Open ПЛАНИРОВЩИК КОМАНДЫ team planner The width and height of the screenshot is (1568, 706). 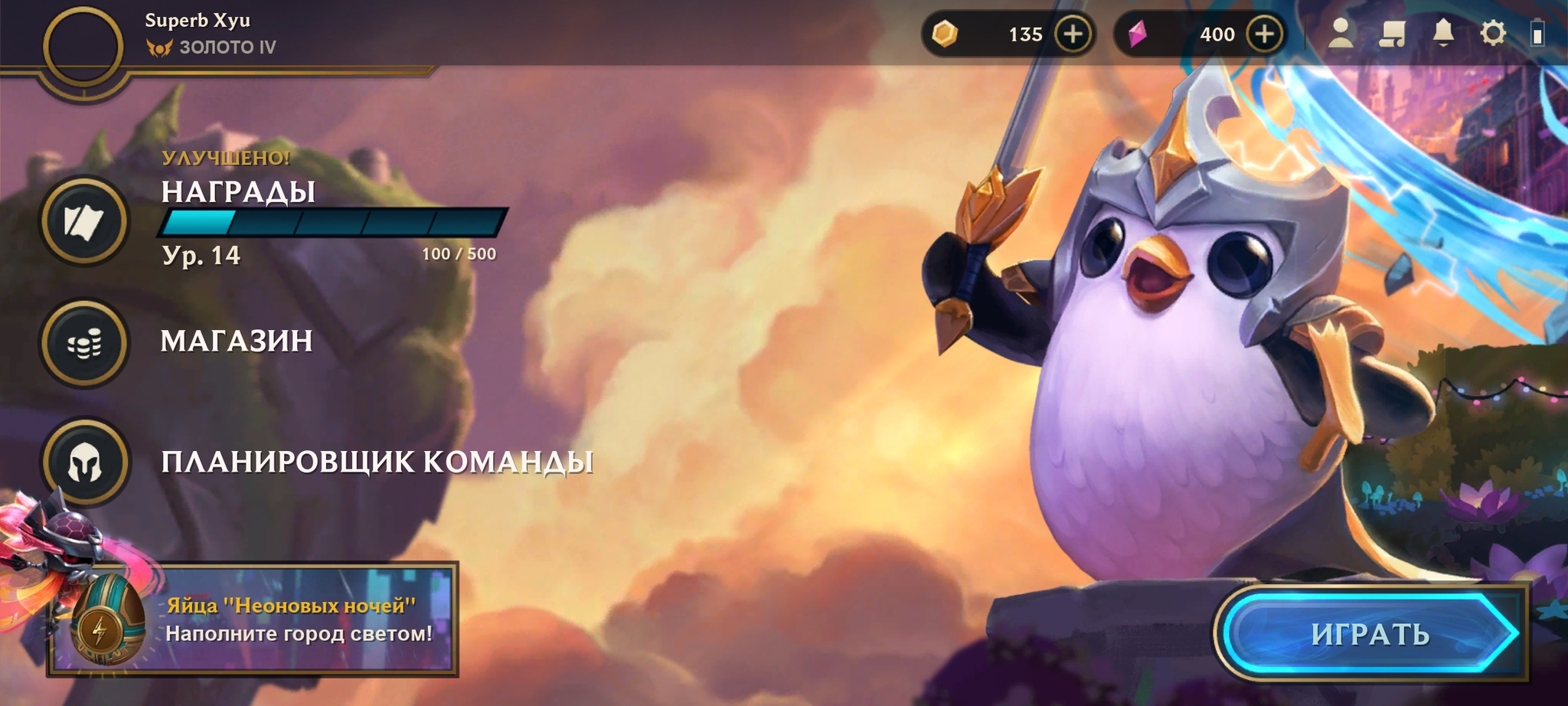point(377,462)
